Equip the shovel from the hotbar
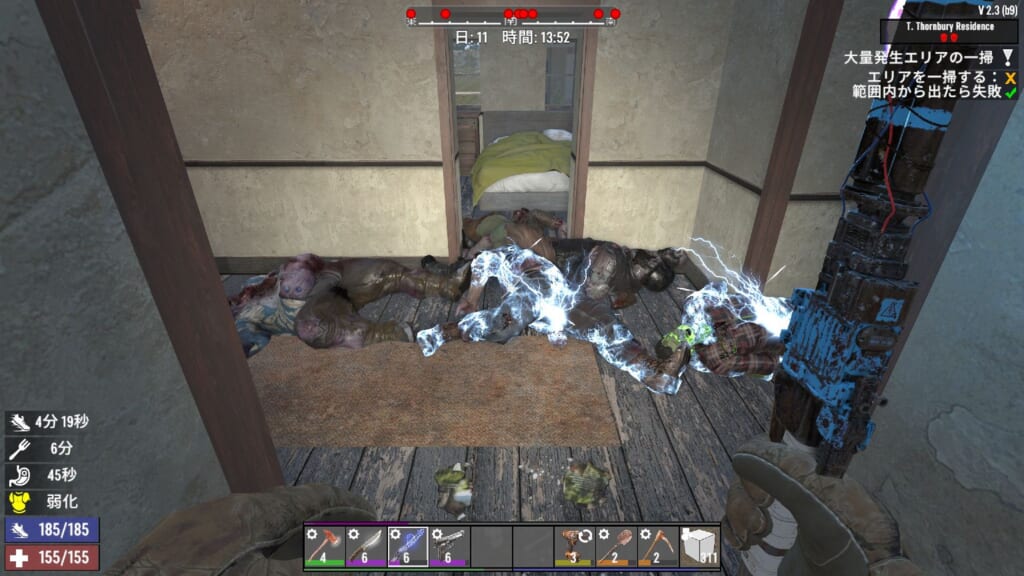The width and height of the screenshot is (1024, 576). 616,546
